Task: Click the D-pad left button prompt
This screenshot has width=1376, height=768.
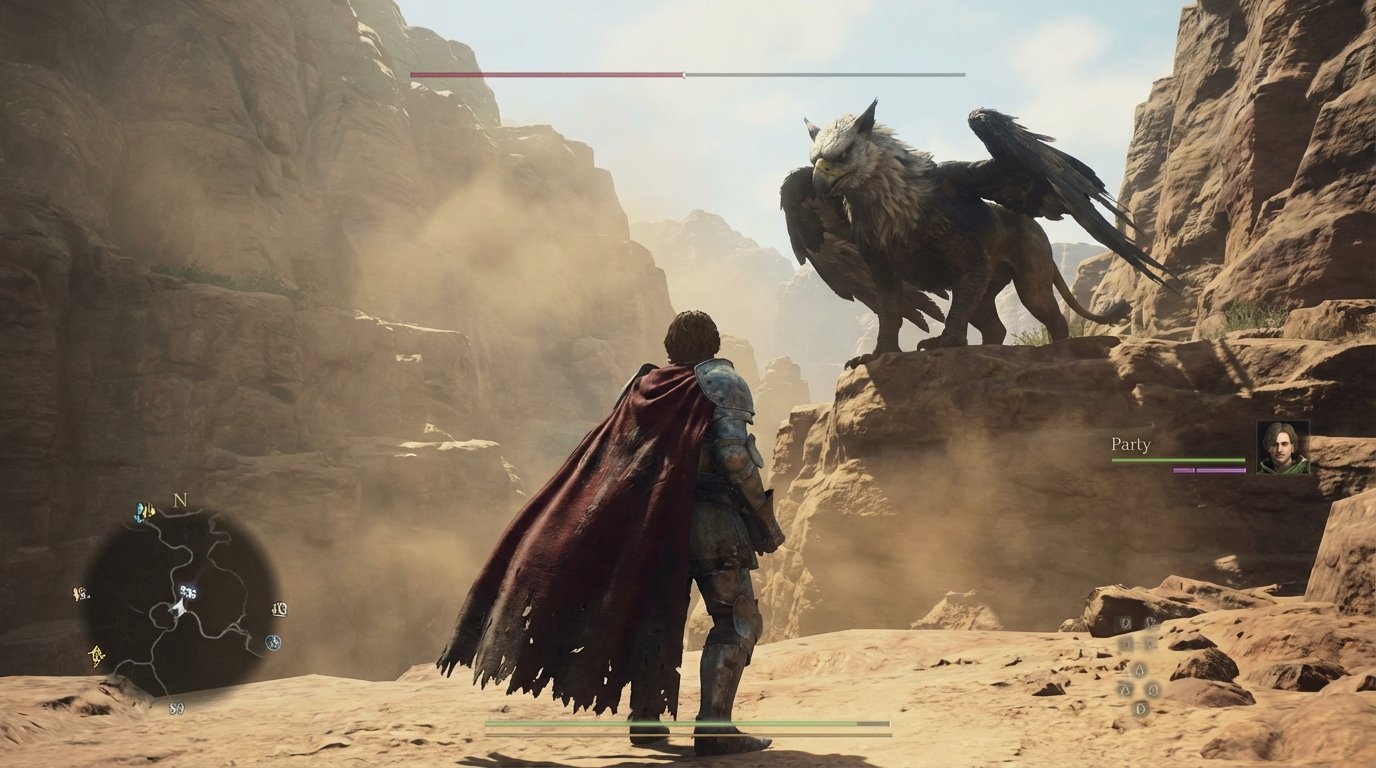Action: pos(1122,690)
